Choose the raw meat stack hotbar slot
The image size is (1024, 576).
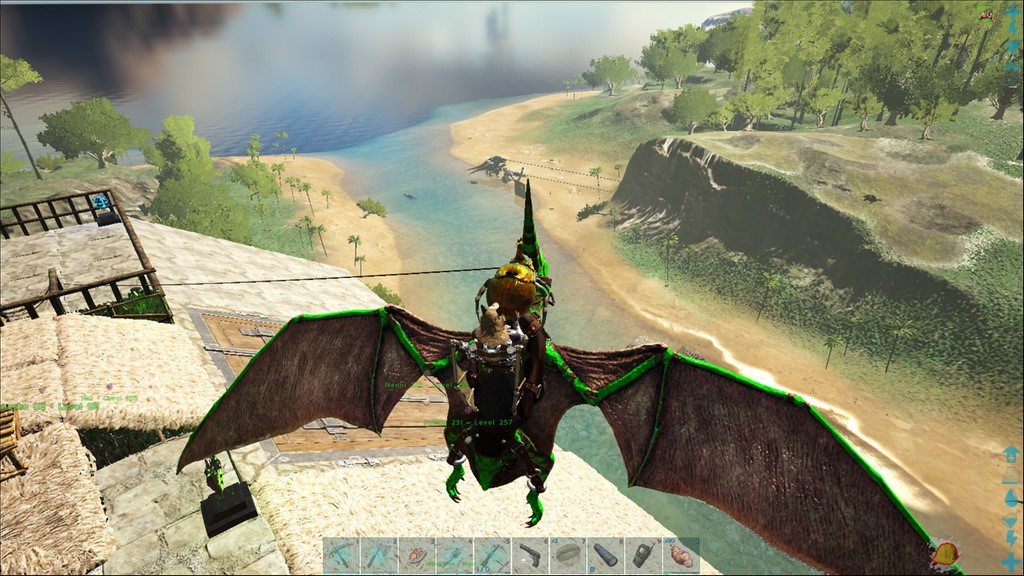tap(681, 555)
